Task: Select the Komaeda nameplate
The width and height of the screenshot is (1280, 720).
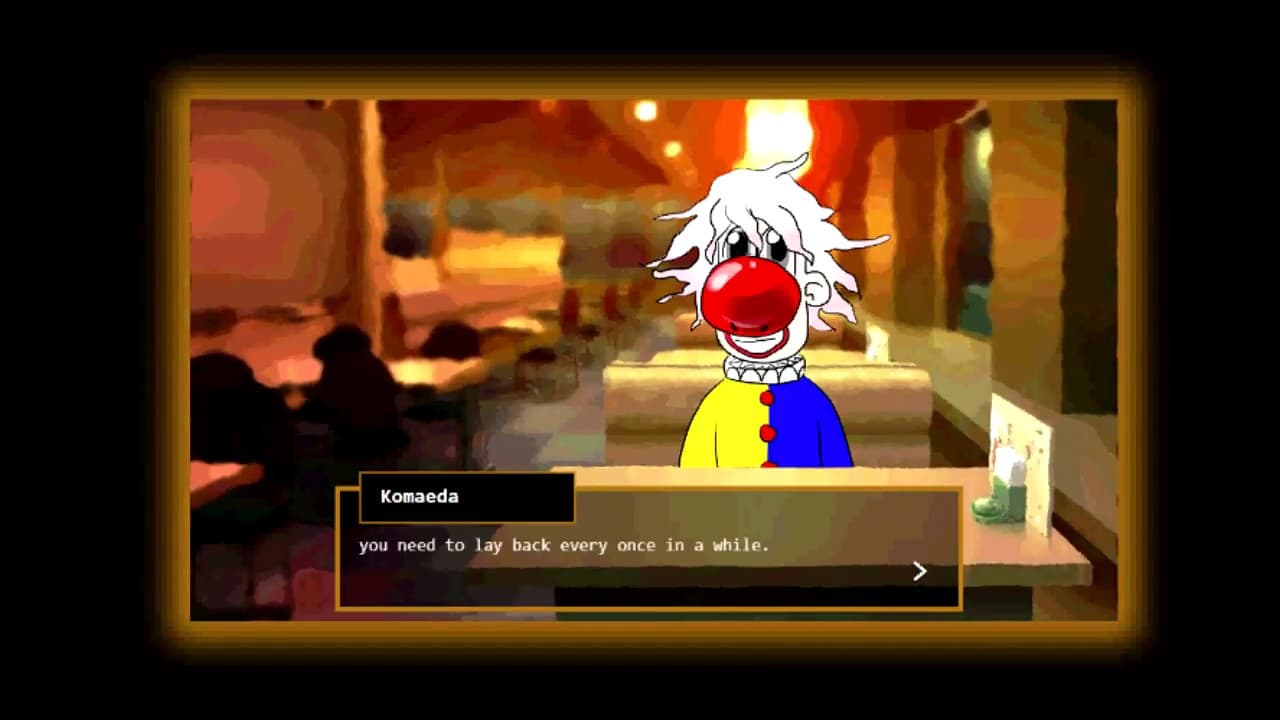Action: (x=466, y=497)
